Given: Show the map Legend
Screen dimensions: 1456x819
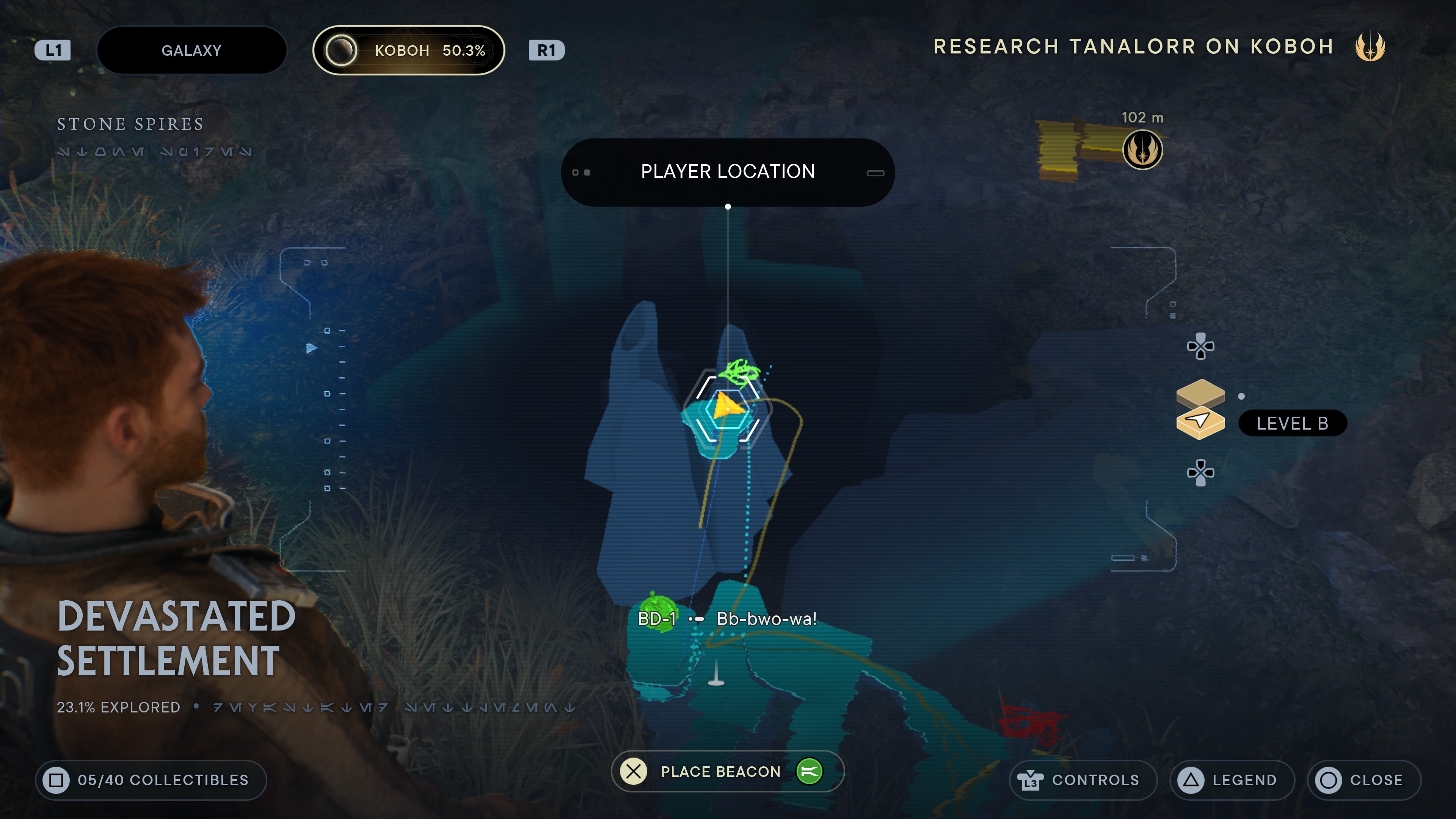Looking at the screenshot, I should (x=1232, y=780).
